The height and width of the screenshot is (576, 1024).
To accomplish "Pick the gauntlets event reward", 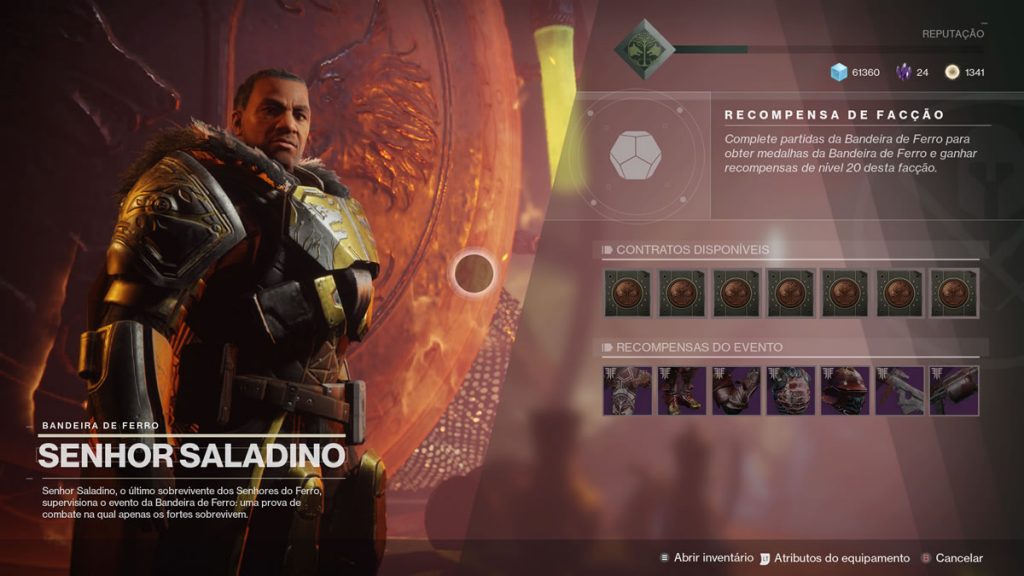I will coord(736,390).
